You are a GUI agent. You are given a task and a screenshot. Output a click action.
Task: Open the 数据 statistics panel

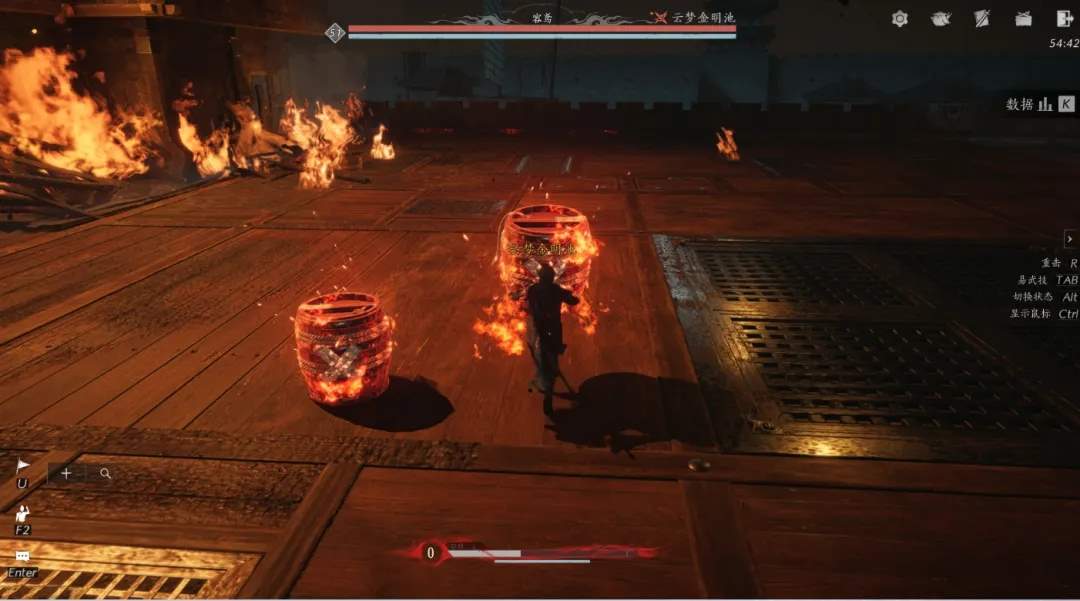tap(1040, 104)
